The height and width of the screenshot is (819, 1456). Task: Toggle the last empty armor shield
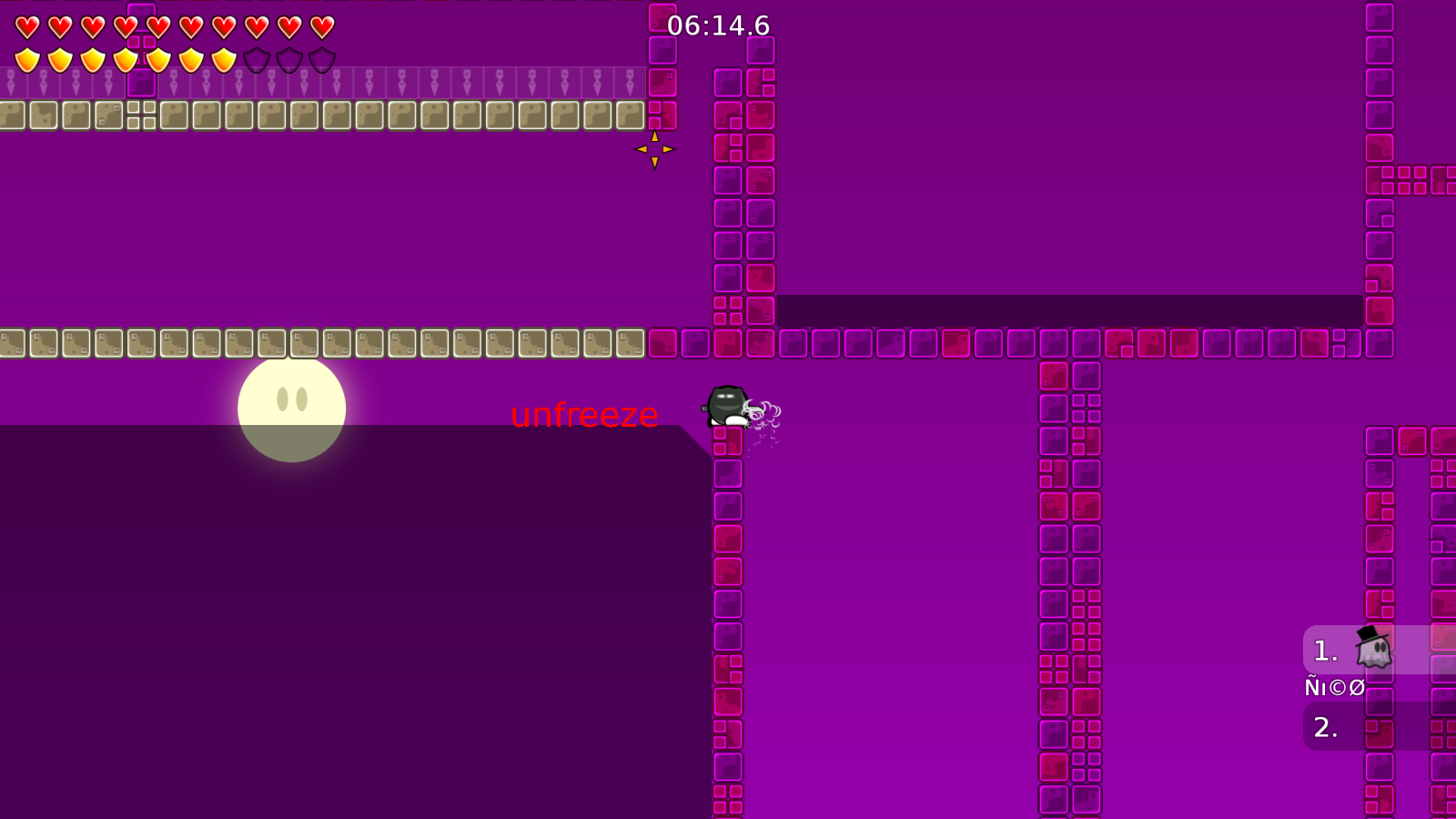coord(320,58)
